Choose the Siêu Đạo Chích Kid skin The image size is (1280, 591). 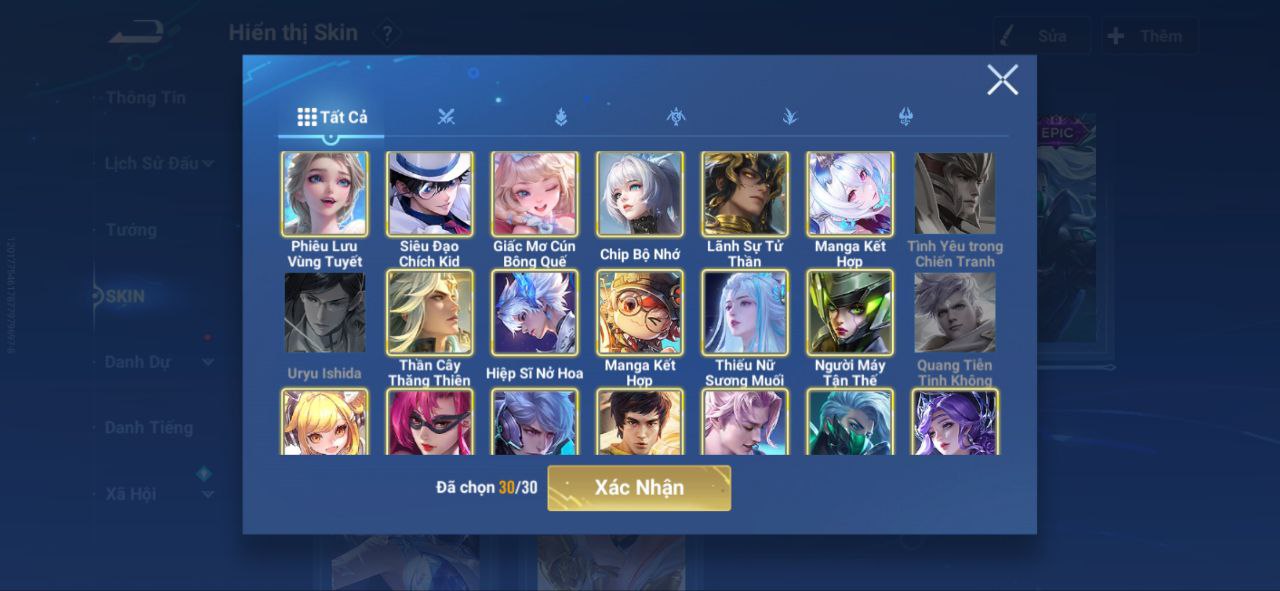tap(430, 194)
